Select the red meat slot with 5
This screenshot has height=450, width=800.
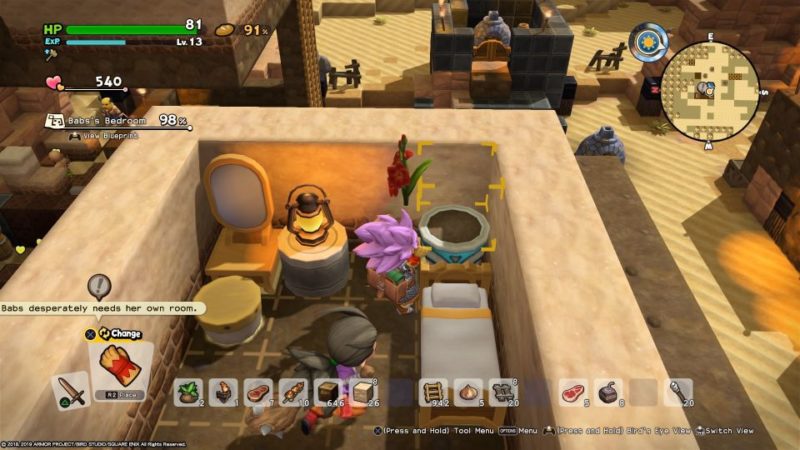(x=572, y=392)
